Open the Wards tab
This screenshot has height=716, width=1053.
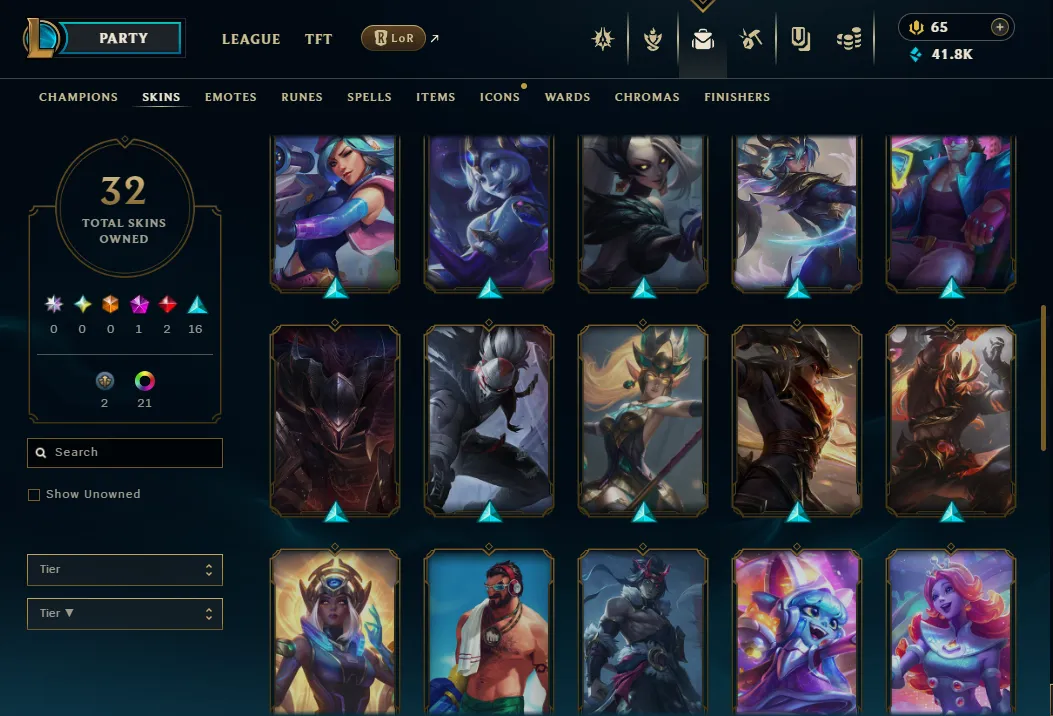pos(567,97)
